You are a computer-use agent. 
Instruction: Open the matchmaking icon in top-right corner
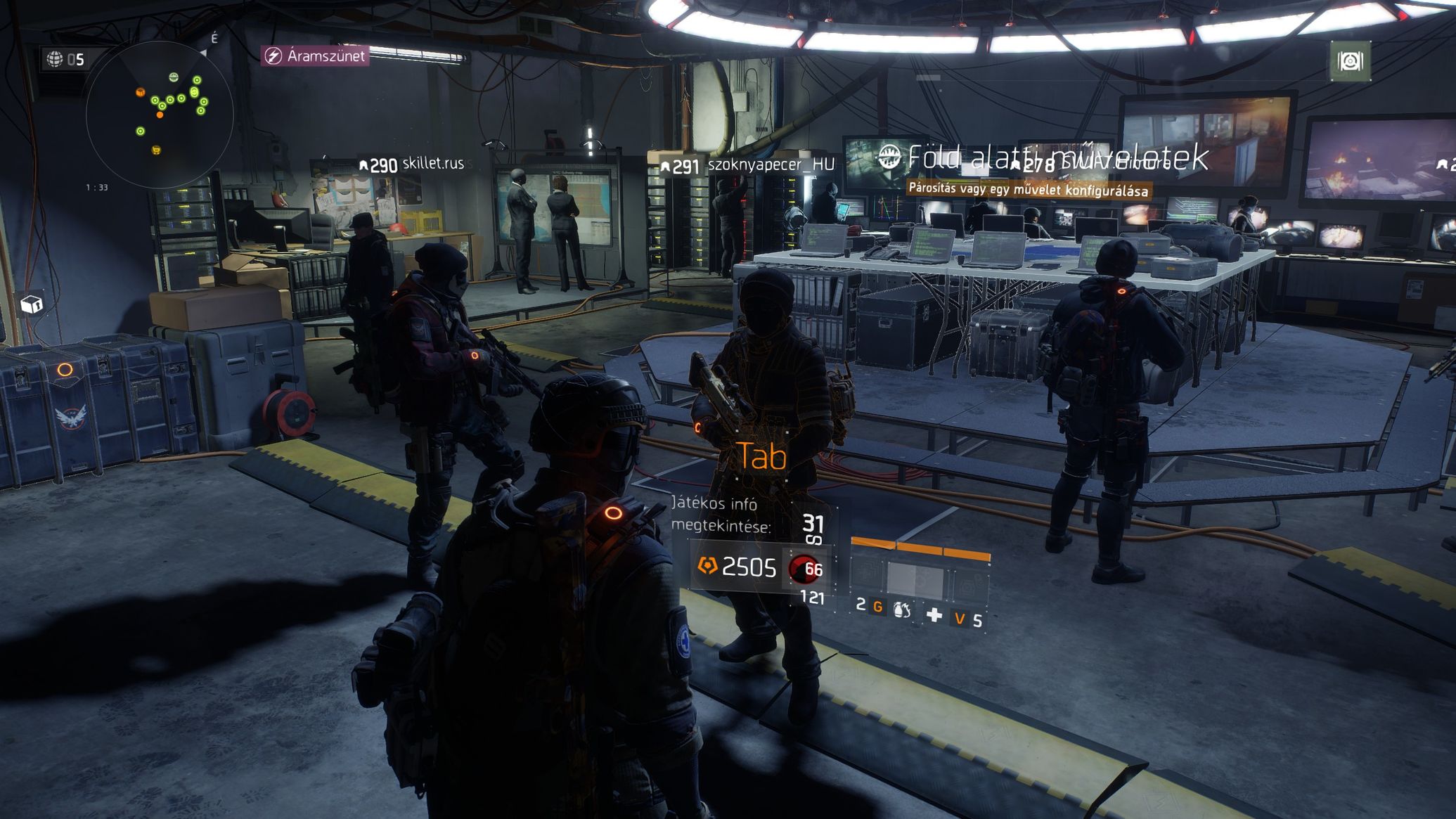[x=1350, y=62]
